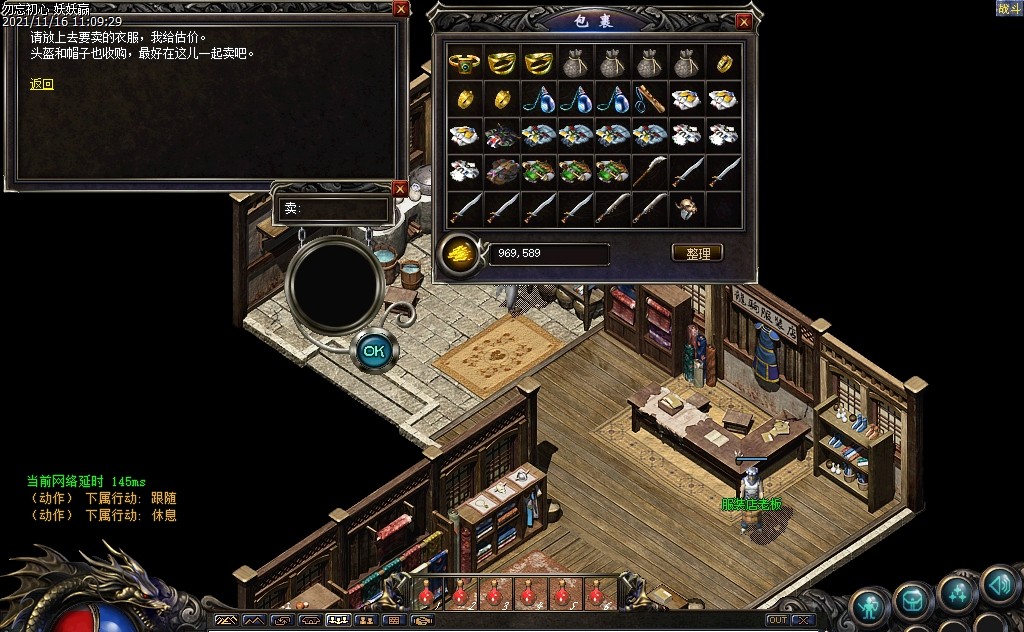Viewport: 1024px width, 632px height.
Task: Open the character panel round button
Action: (x=869, y=605)
